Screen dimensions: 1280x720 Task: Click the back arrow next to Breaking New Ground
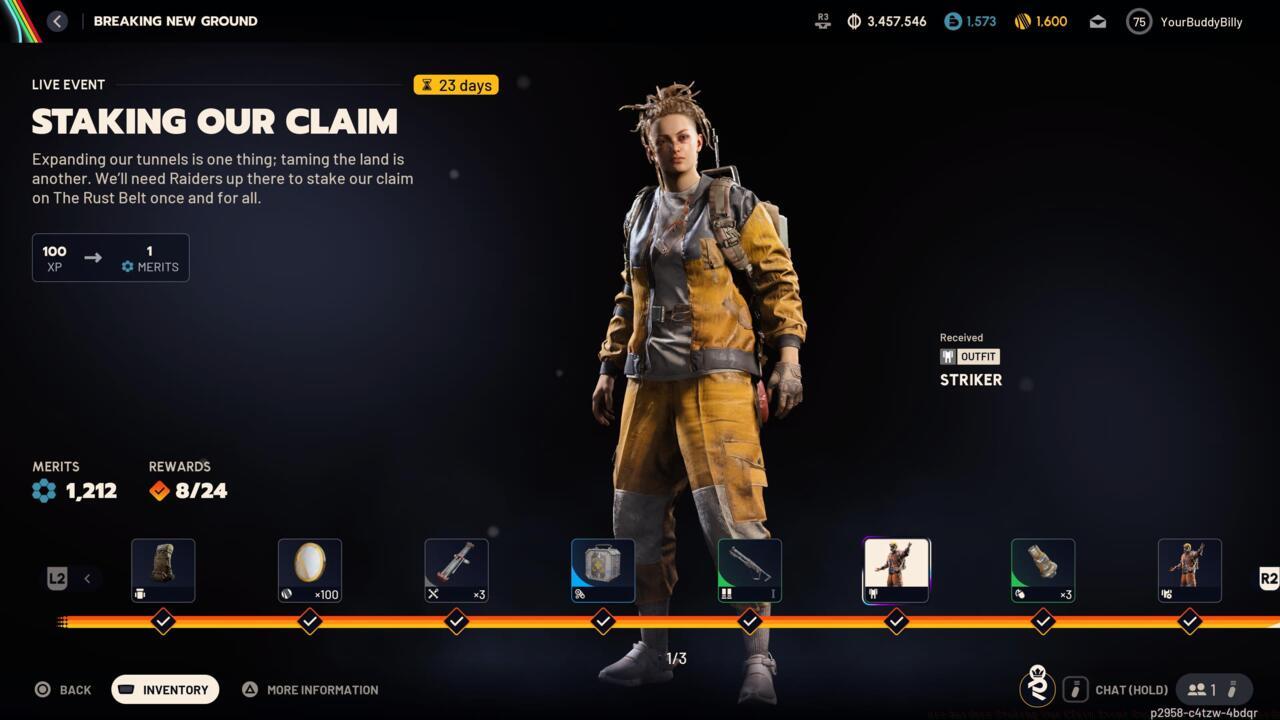point(57,20)
